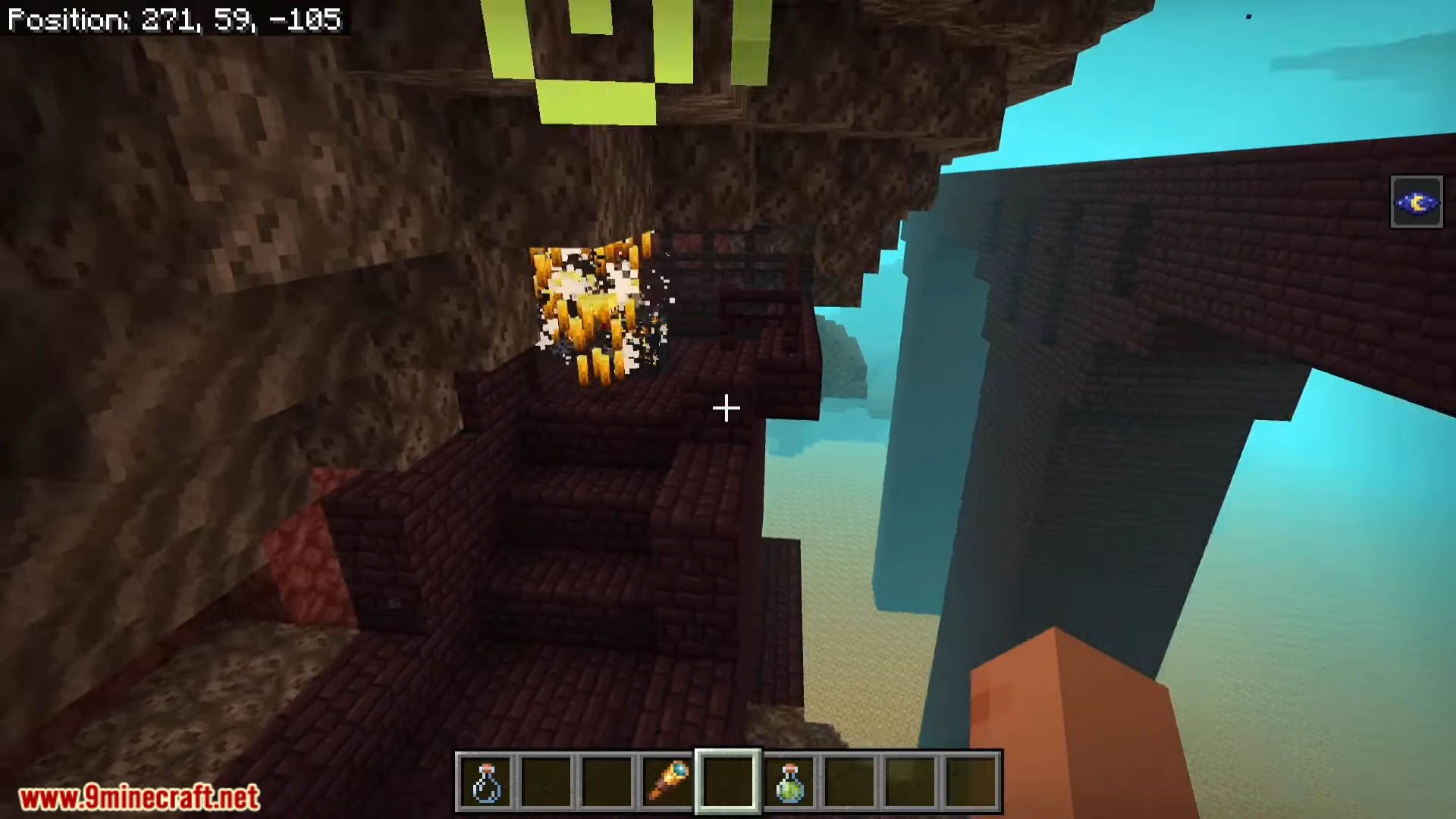Viewport: 1456px width, 819px height.
Task: Click the highlighted empty hotbar slot
Action: coord(728,782)
